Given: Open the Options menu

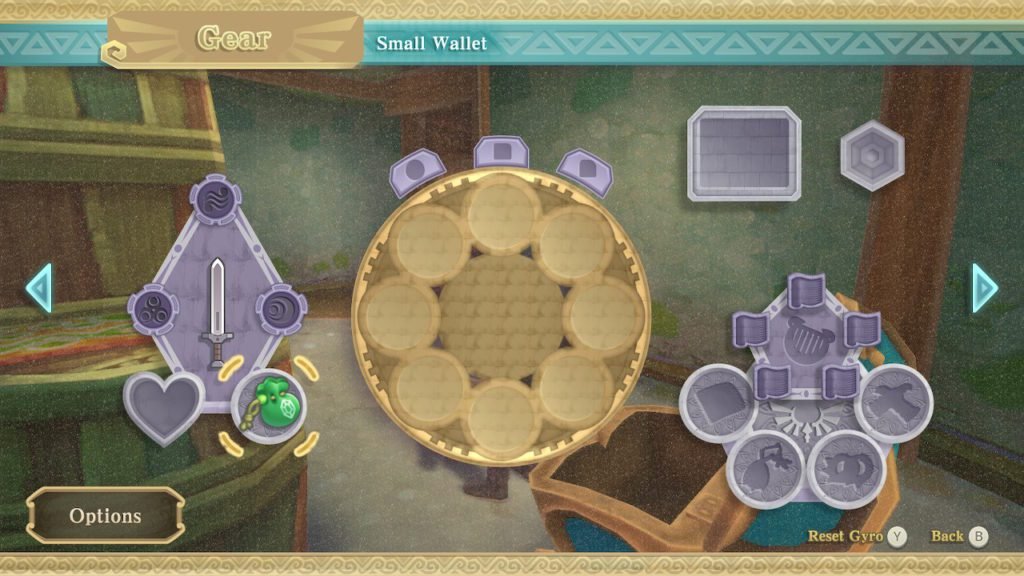Looking at the screenshot, I should tap(105, 516).
